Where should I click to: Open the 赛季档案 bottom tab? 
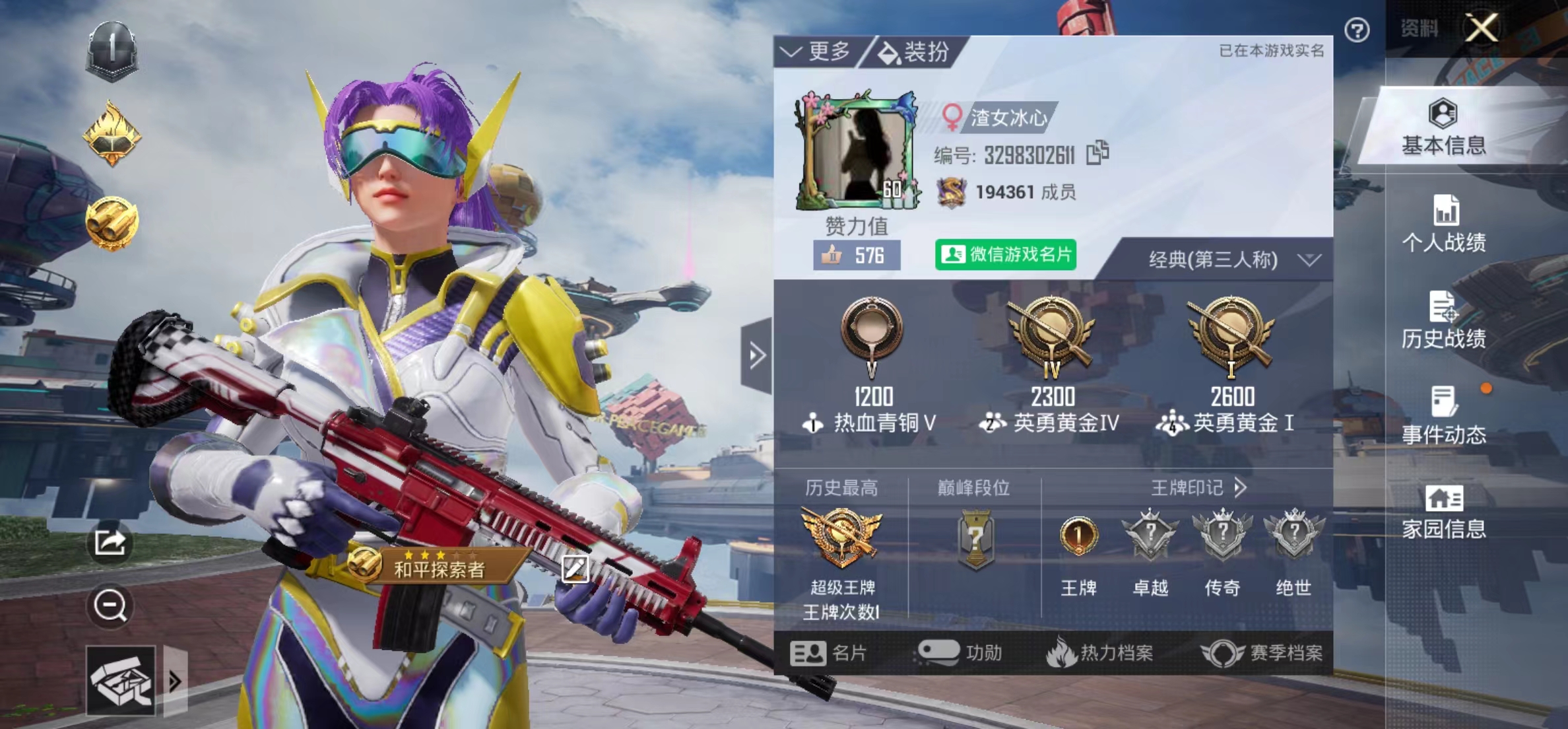[1262, 653]
